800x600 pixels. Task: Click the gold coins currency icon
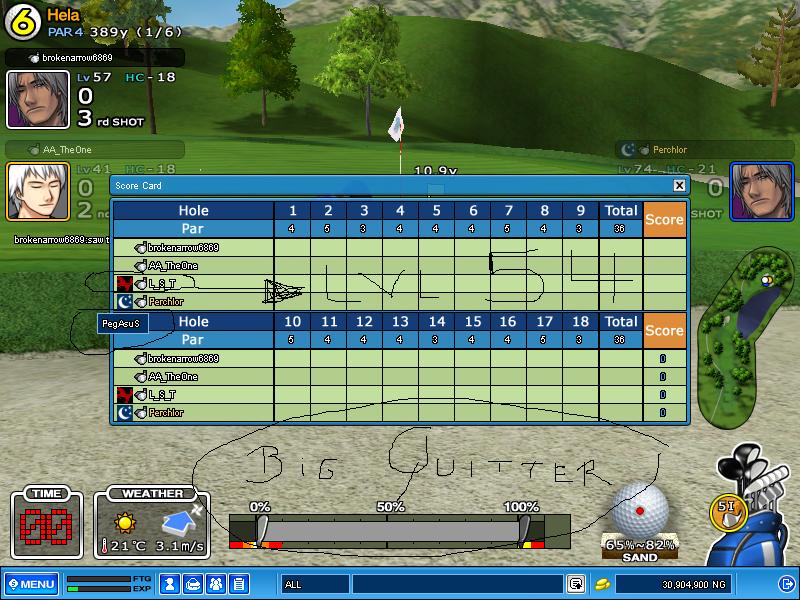pos(602,583)
